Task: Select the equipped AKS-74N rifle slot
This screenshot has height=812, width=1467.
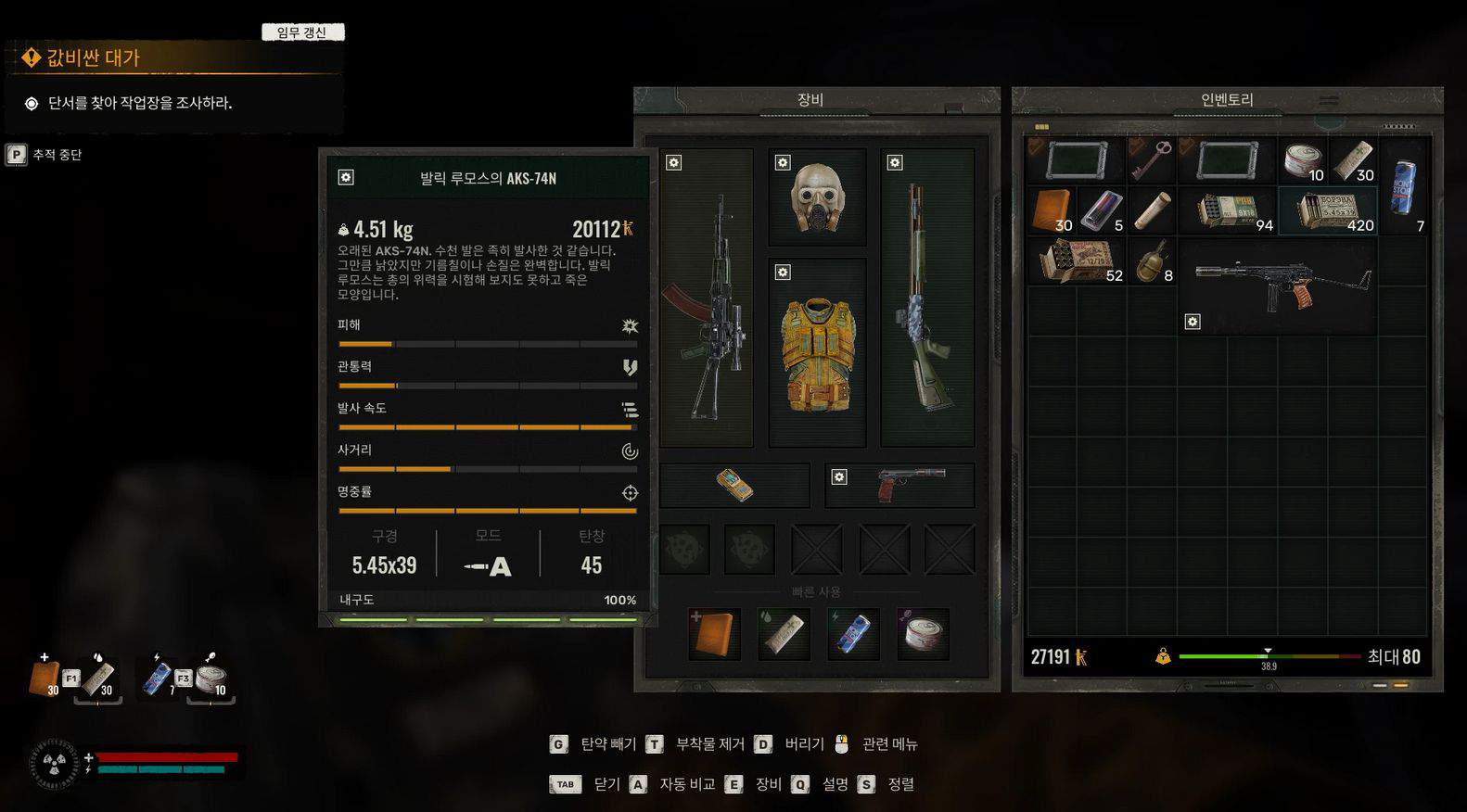Action: 707,298
